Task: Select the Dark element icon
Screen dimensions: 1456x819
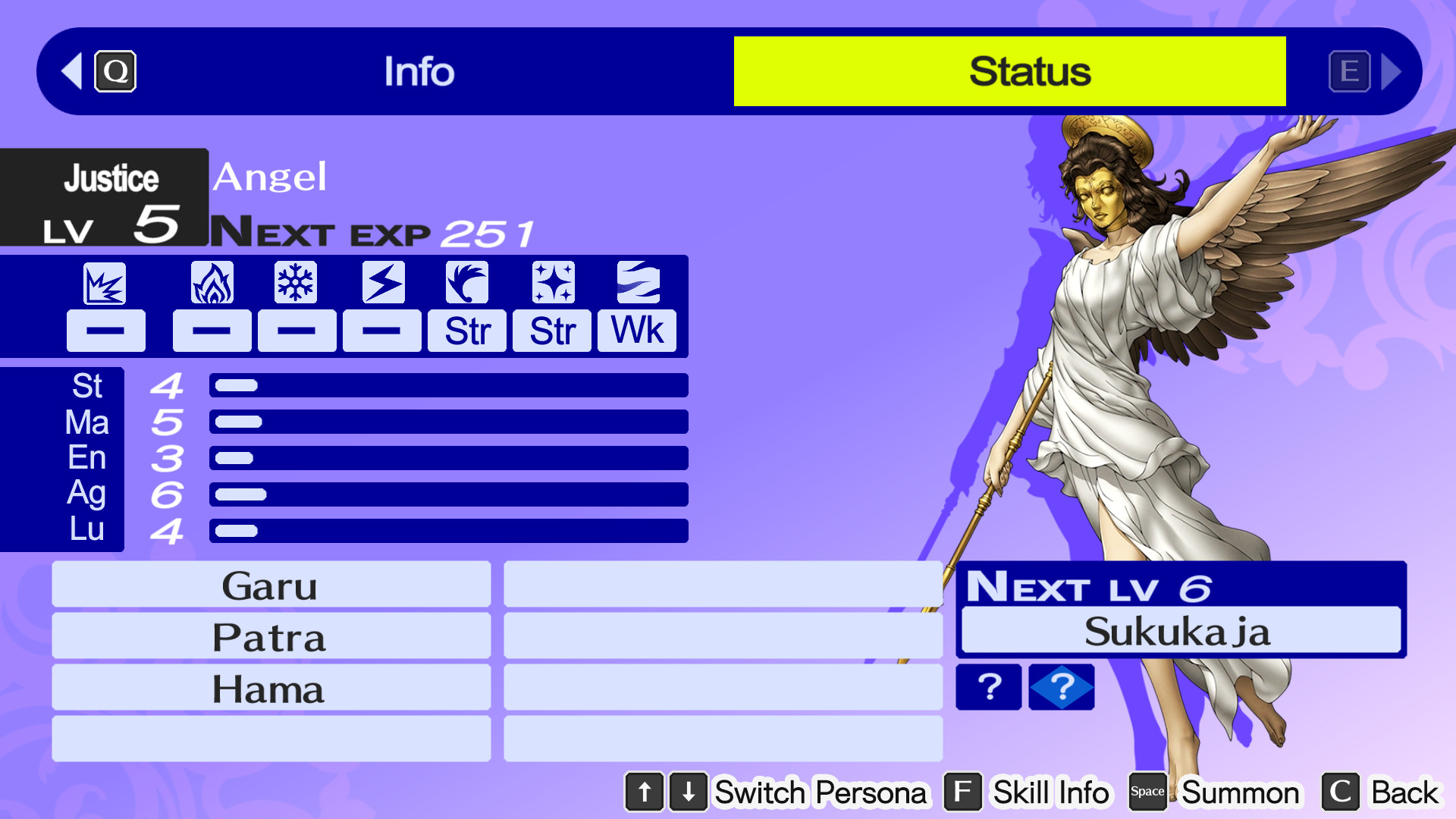Action: click(636, 282)
